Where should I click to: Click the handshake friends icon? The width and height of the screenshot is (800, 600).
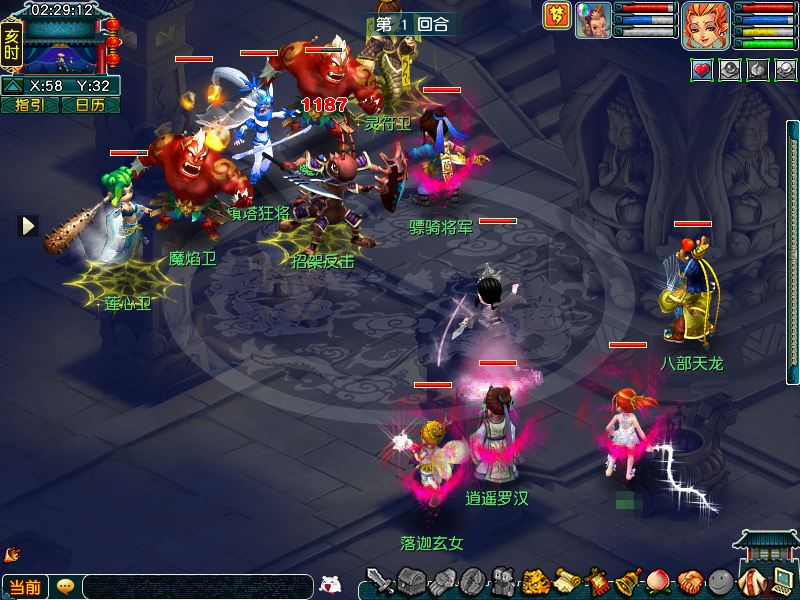point(689,581)
